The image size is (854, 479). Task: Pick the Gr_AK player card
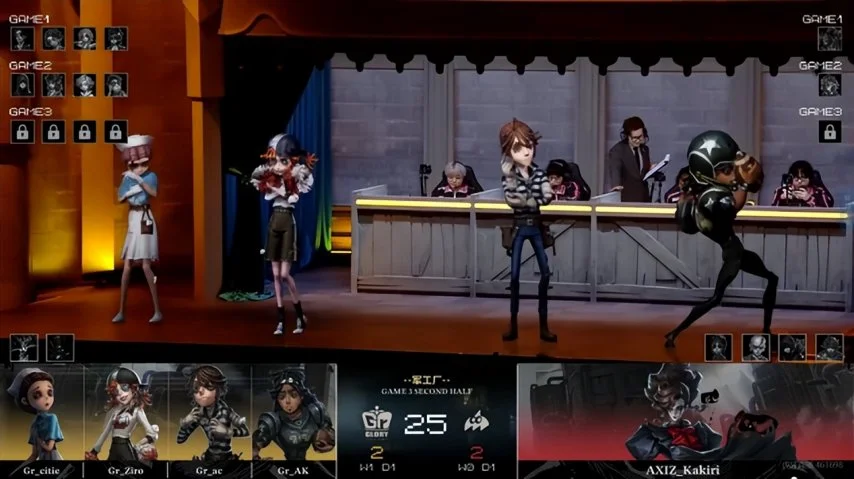294,420
